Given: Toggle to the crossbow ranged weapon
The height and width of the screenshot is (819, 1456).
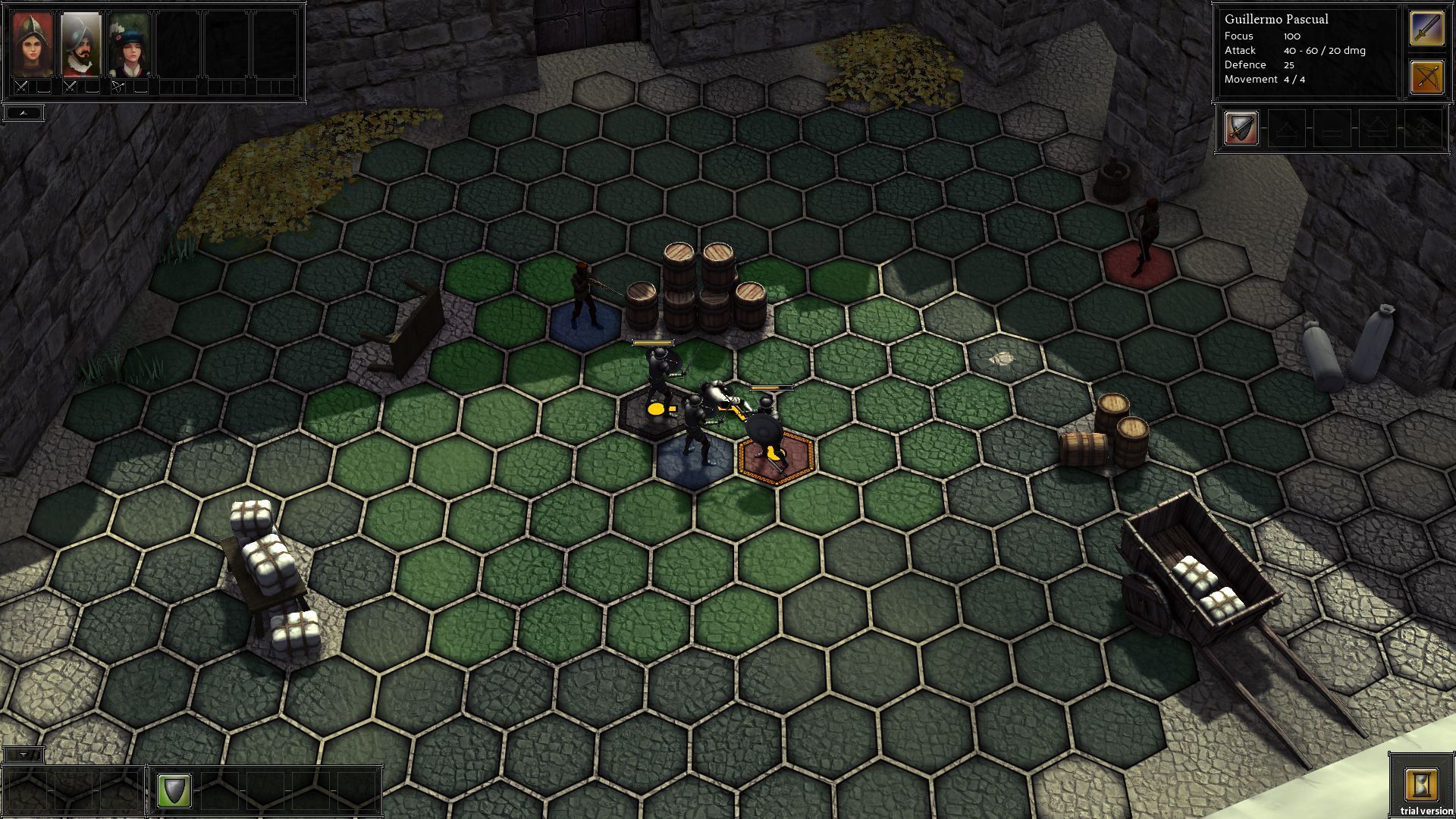Looking at the screenshot, I should (x=1428, y=77).
